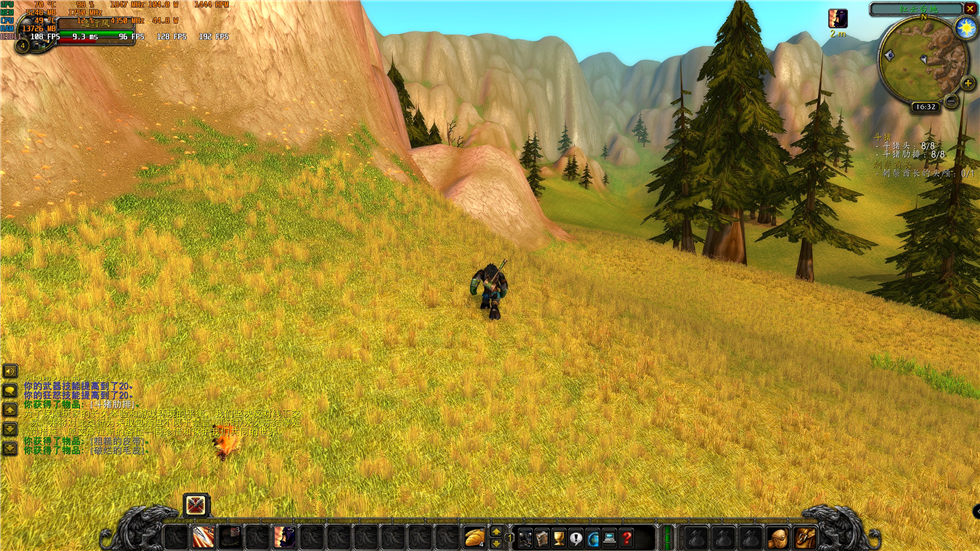980x551 pixels.
Task: Open the main menu computer icon
Action: tap(609, 539)
